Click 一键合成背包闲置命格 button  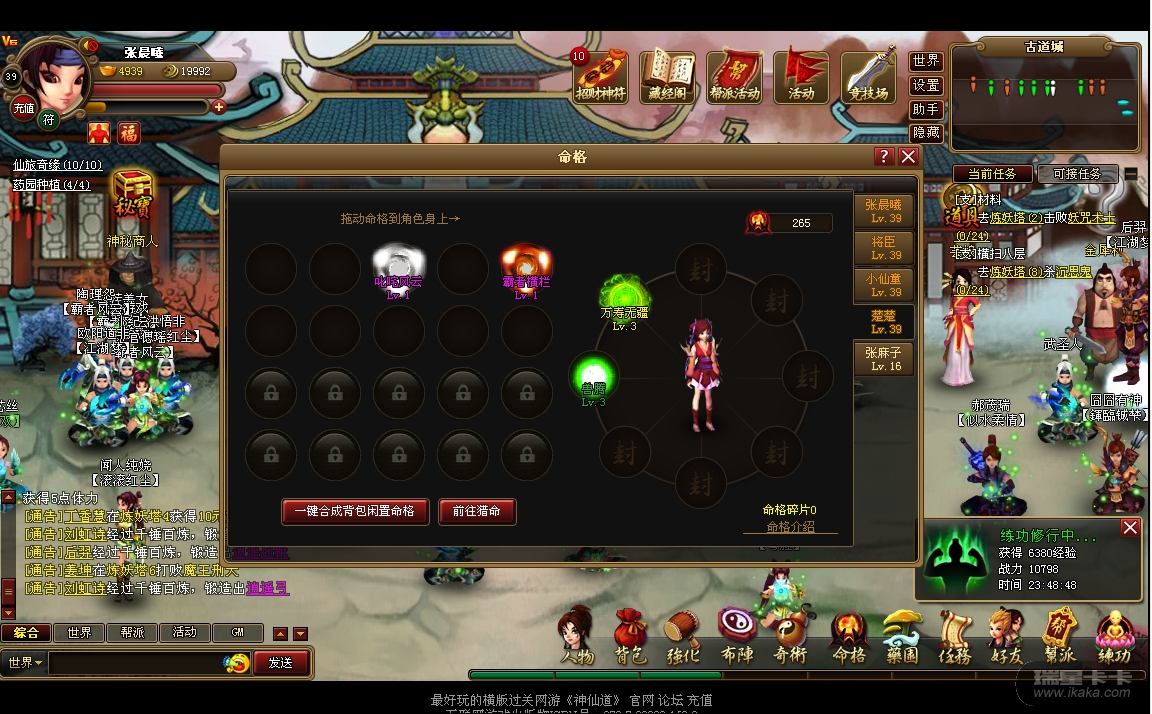[355, 511]
